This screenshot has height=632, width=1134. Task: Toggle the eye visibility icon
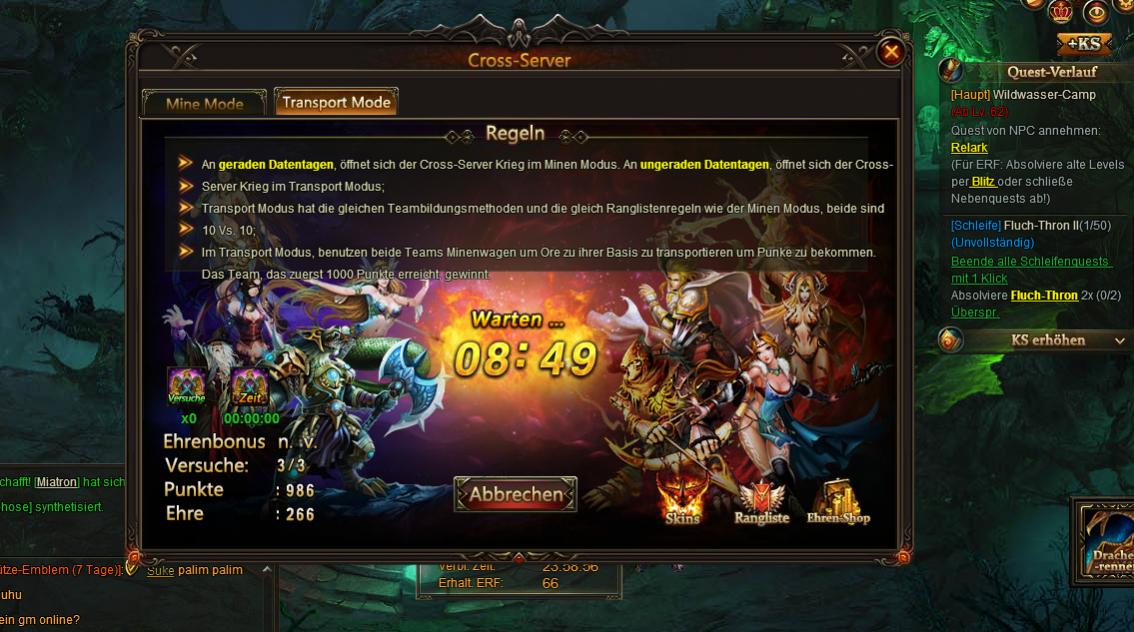(1096, 11)
